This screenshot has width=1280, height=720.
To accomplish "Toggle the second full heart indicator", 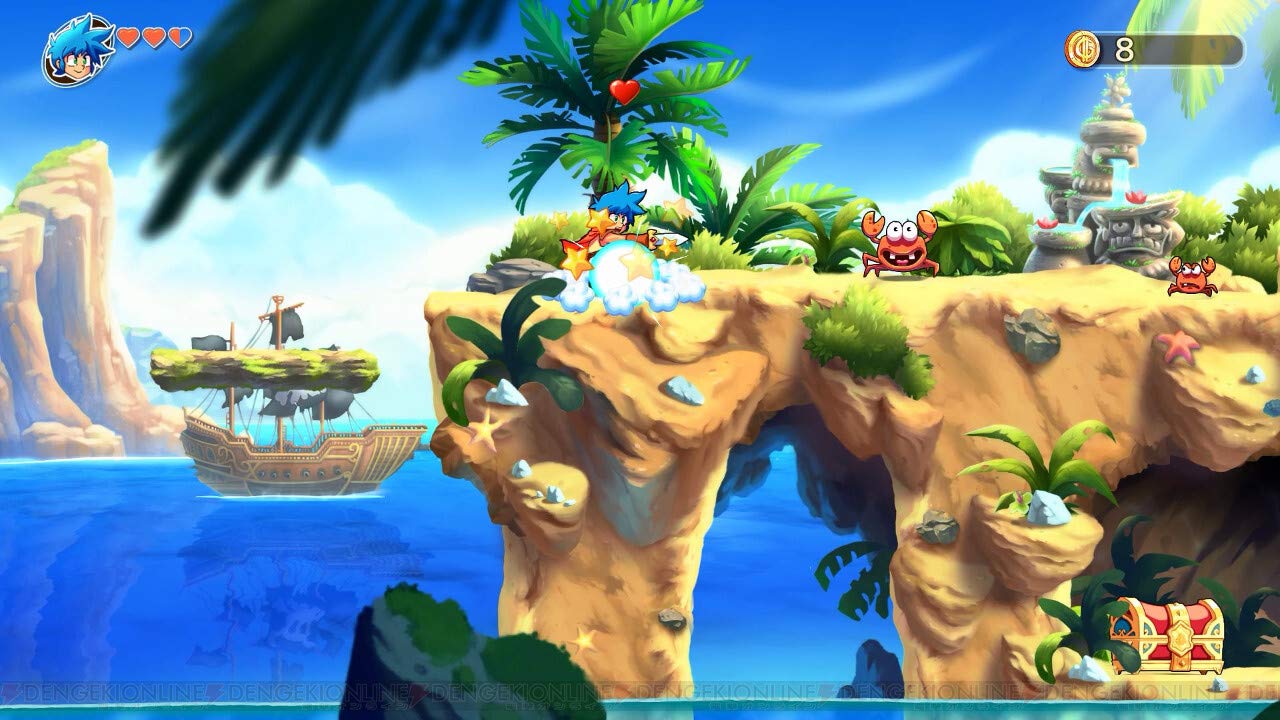I will tap(152, 38).
